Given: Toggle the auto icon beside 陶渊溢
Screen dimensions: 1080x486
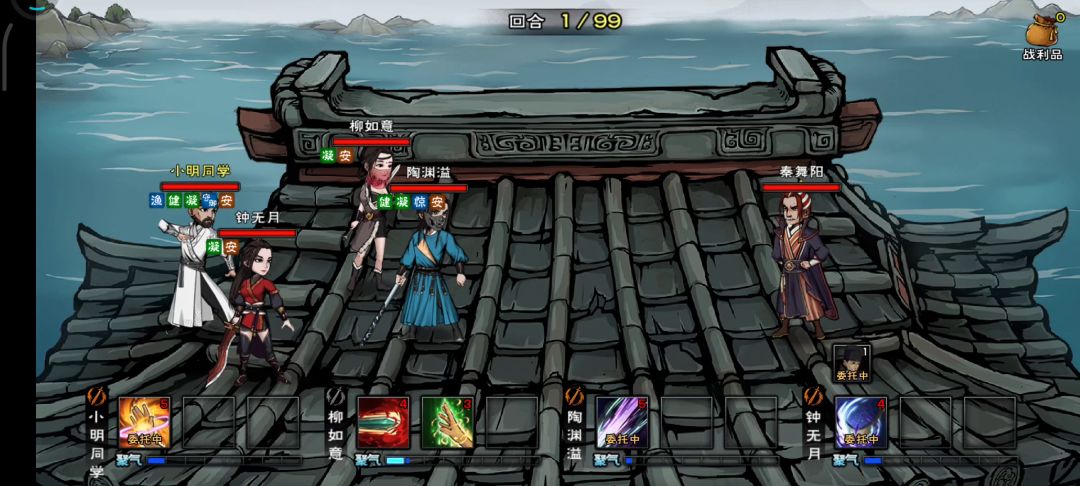Looking at the screenshot, I should click(574, 397).
